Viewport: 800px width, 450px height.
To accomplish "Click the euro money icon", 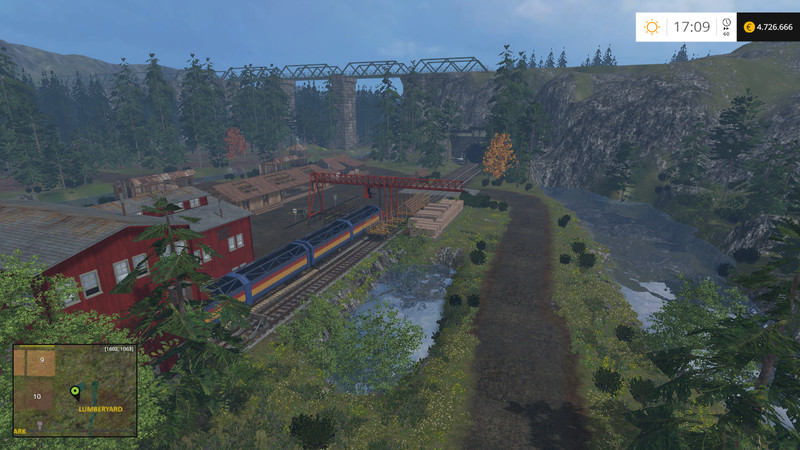I will pos(748,27).
